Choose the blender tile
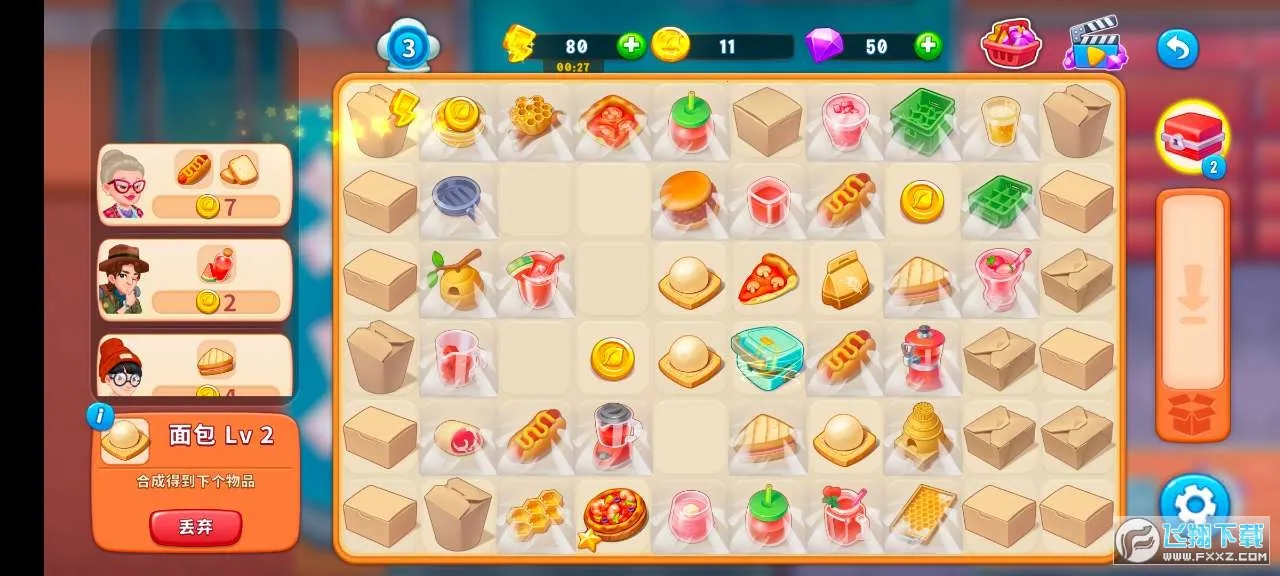This screenshot has width=1280, height=576. [x=612, y=435]
